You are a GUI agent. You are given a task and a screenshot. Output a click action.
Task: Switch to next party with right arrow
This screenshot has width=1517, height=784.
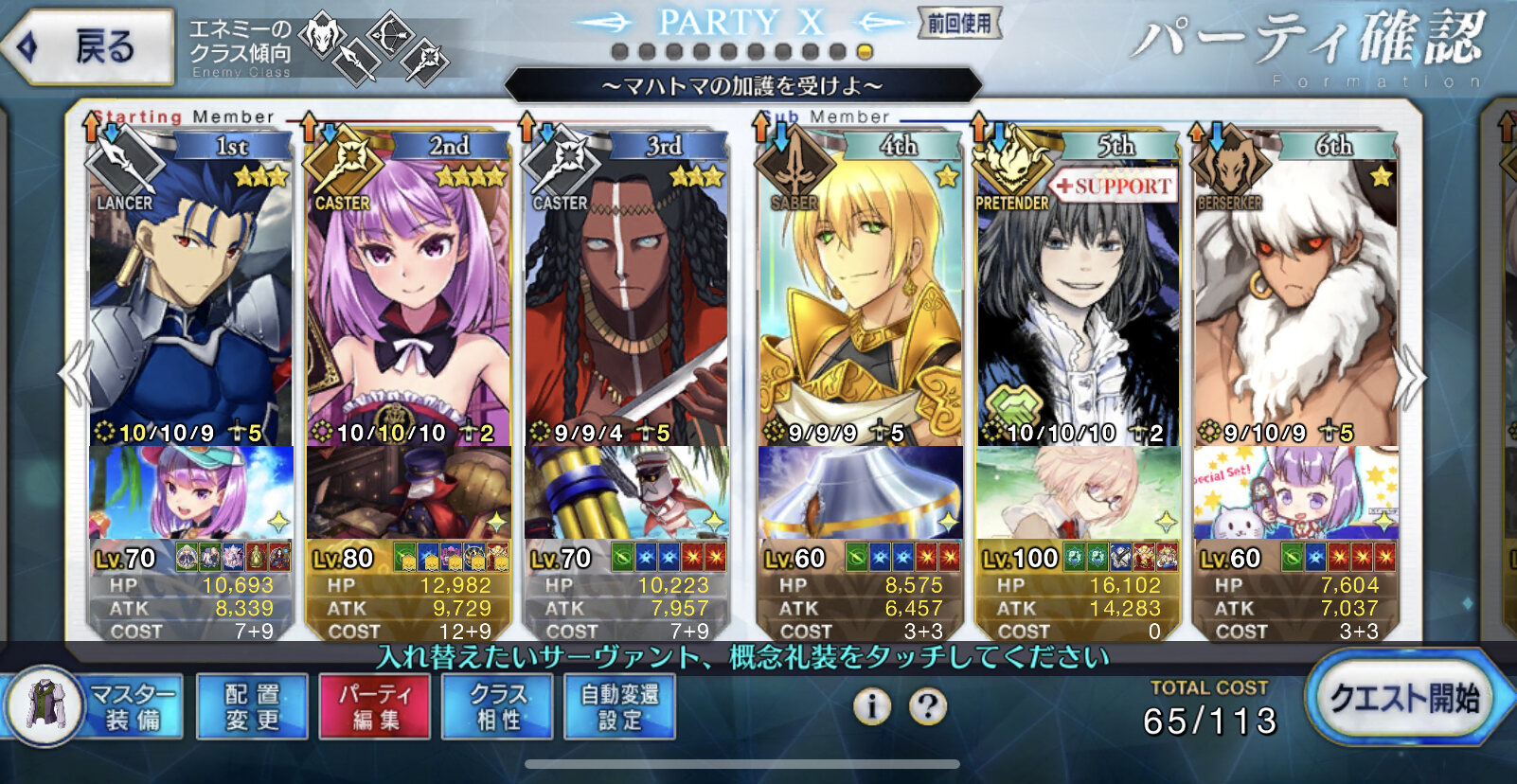[x=1409, y=377]
